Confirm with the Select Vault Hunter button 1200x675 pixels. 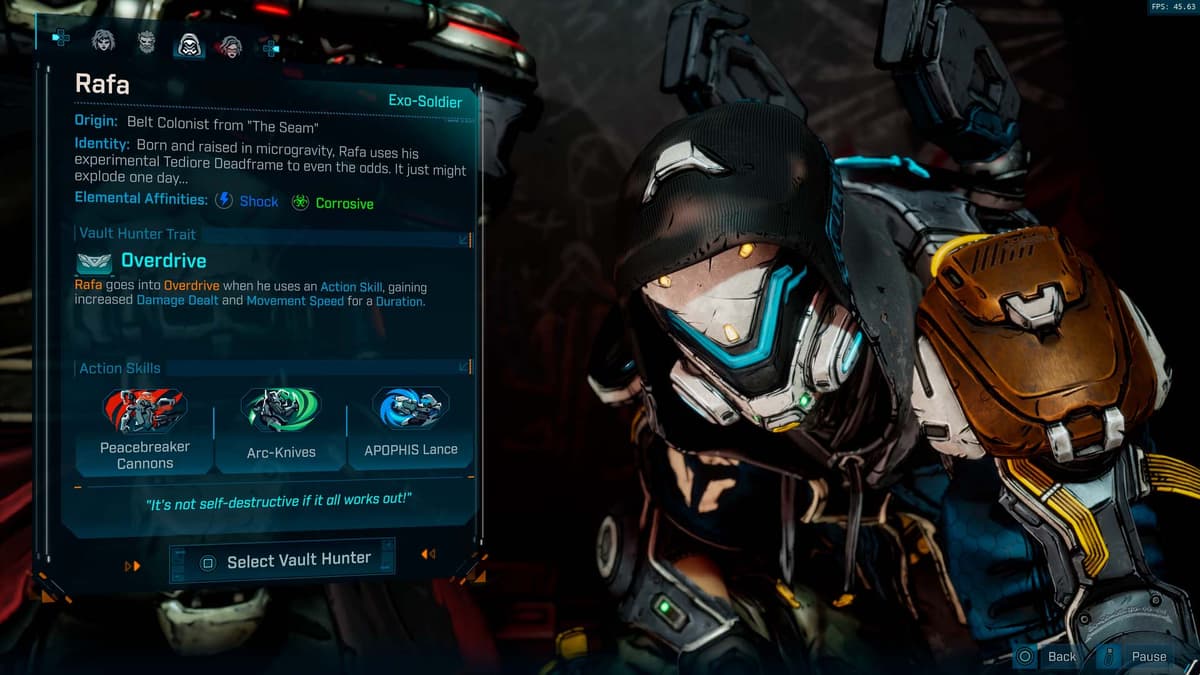[283, 561]
